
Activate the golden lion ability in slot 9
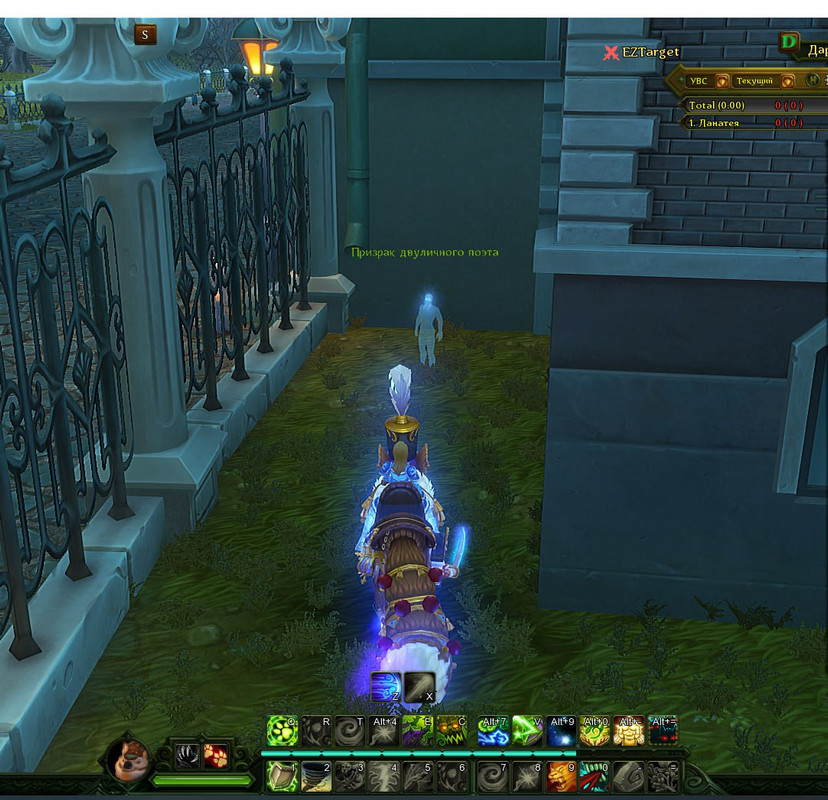coord(561,776)
